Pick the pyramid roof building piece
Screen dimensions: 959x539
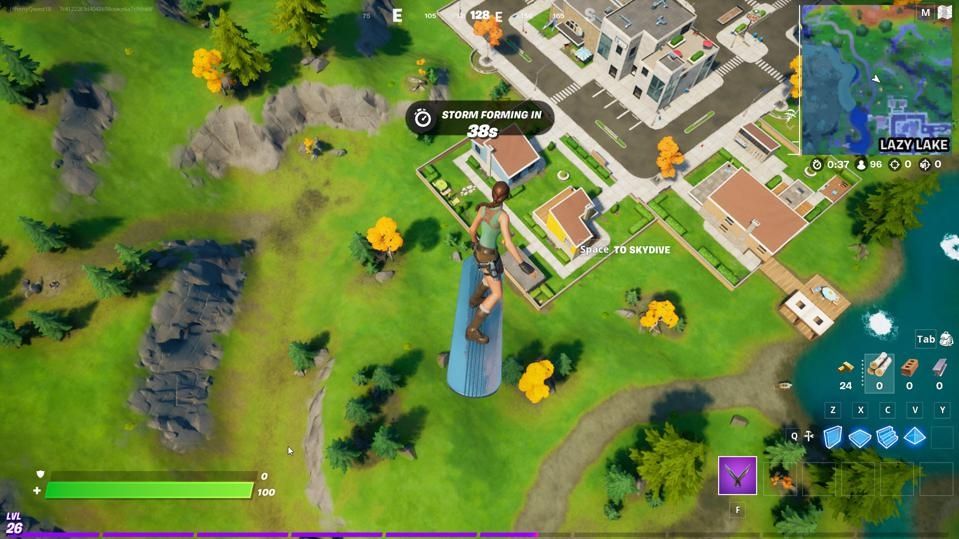click(x=914, y=437)
